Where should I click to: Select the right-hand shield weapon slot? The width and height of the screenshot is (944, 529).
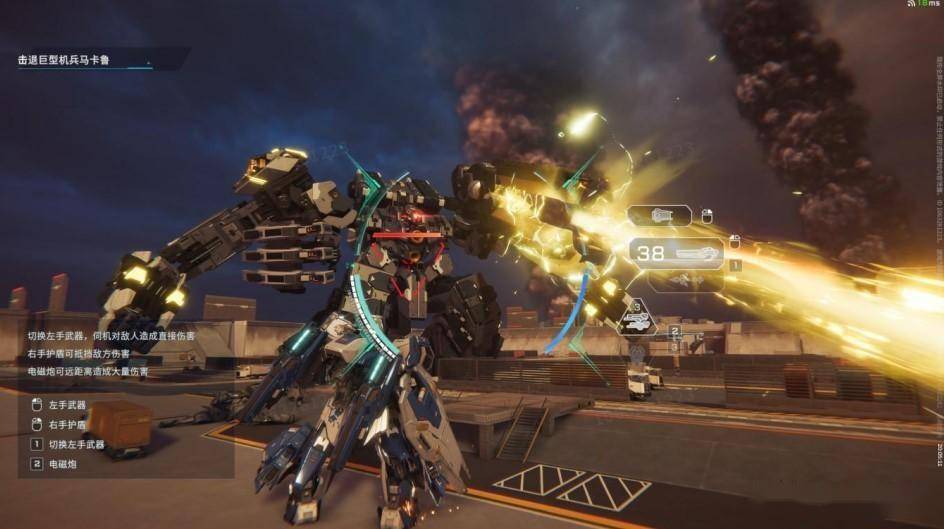pyautogui.click(x=659, y=215)
